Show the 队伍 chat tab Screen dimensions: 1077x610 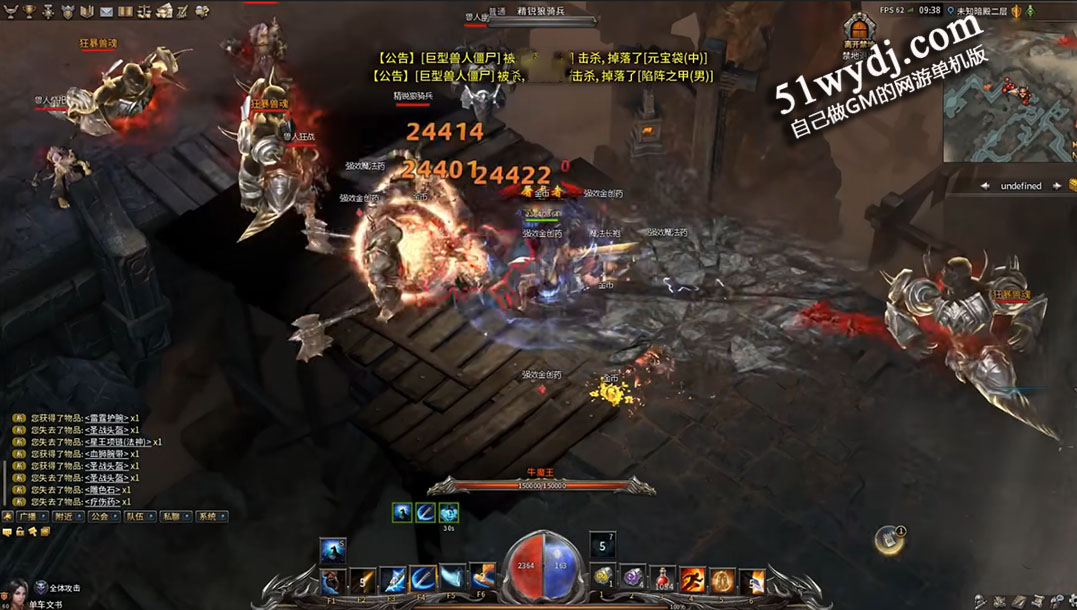[x=137, y=517]
